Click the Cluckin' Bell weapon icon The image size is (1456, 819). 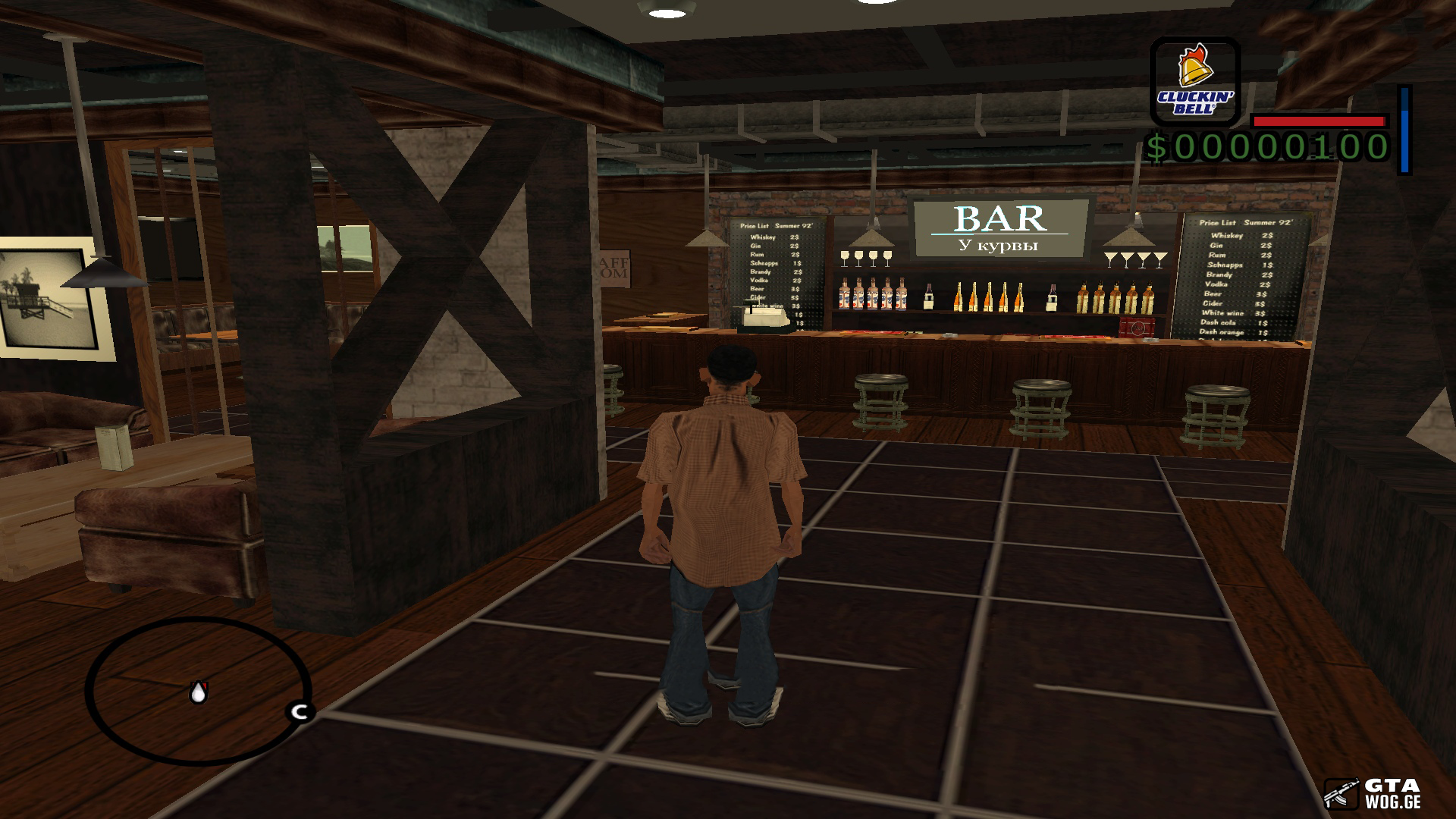1194,82
